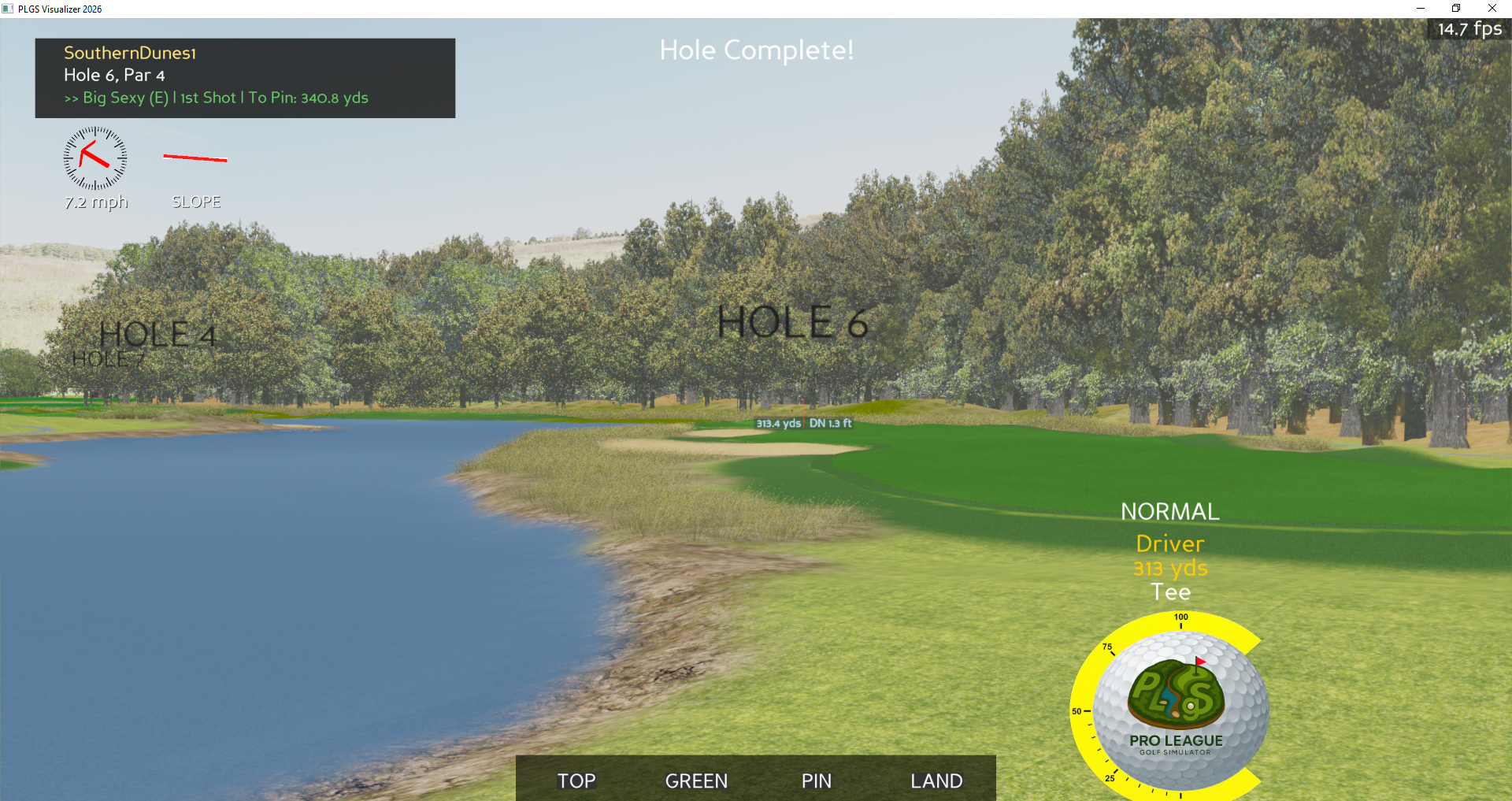Show the GREEN view
This screenshot has height=801, width=1512.
pyautogui.click(x=696, y=781)
